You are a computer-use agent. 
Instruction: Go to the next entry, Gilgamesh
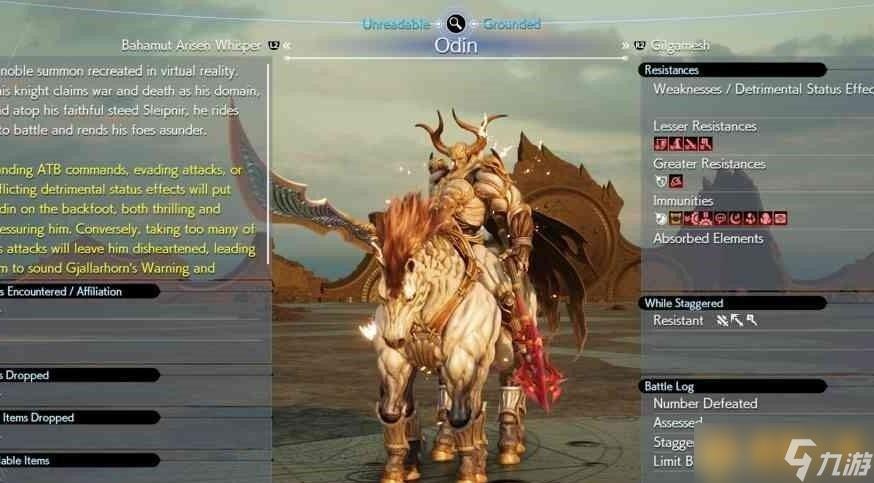679,45
